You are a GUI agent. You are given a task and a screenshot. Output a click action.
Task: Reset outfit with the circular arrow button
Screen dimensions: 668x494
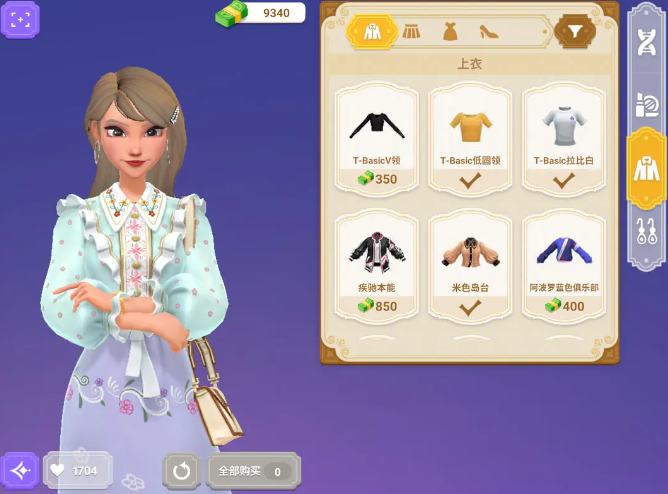181,470
